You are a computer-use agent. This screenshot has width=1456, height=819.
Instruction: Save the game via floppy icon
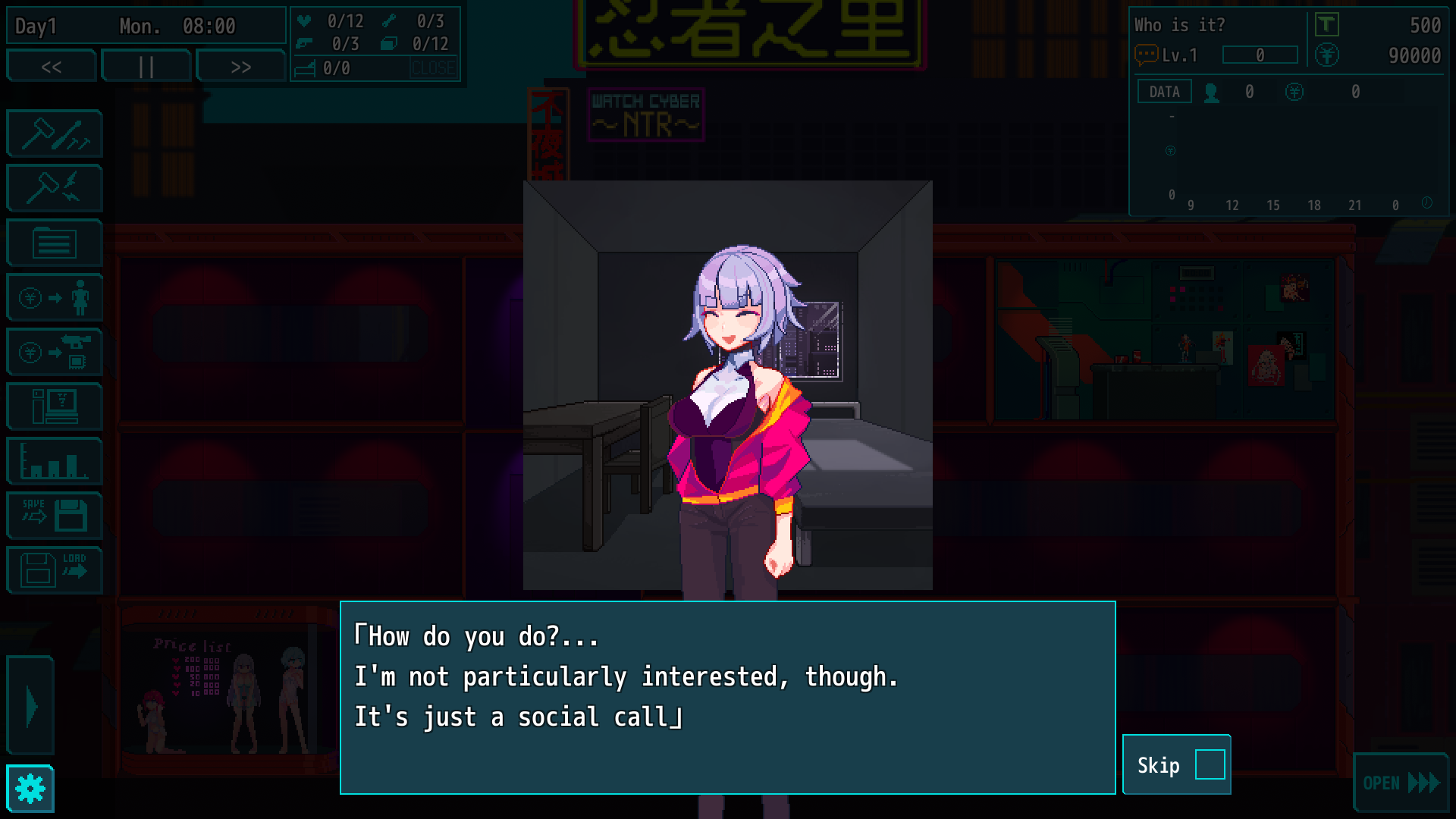coord(55,516)
